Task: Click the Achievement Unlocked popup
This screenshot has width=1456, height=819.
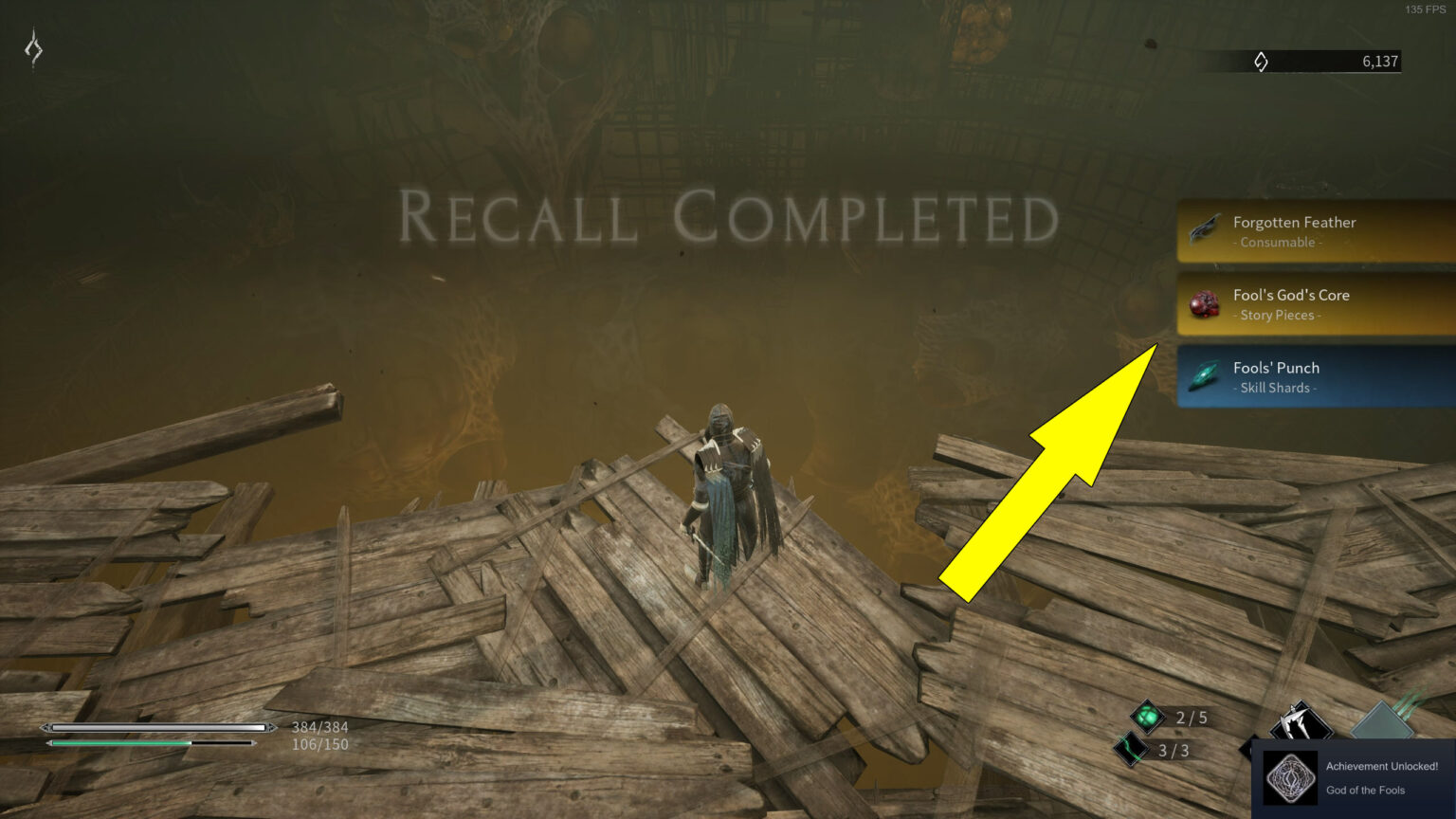Action: click(1356, 777)
